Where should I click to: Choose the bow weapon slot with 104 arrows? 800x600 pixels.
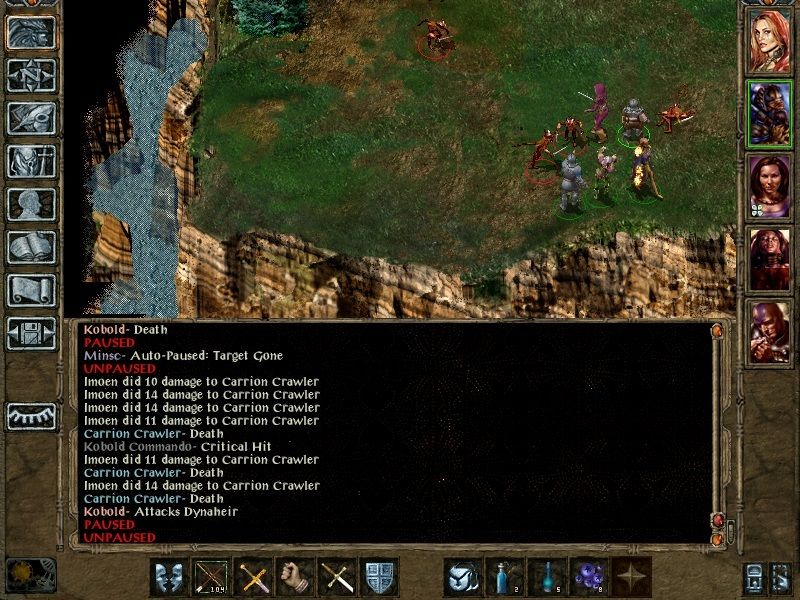click(211, 577)
